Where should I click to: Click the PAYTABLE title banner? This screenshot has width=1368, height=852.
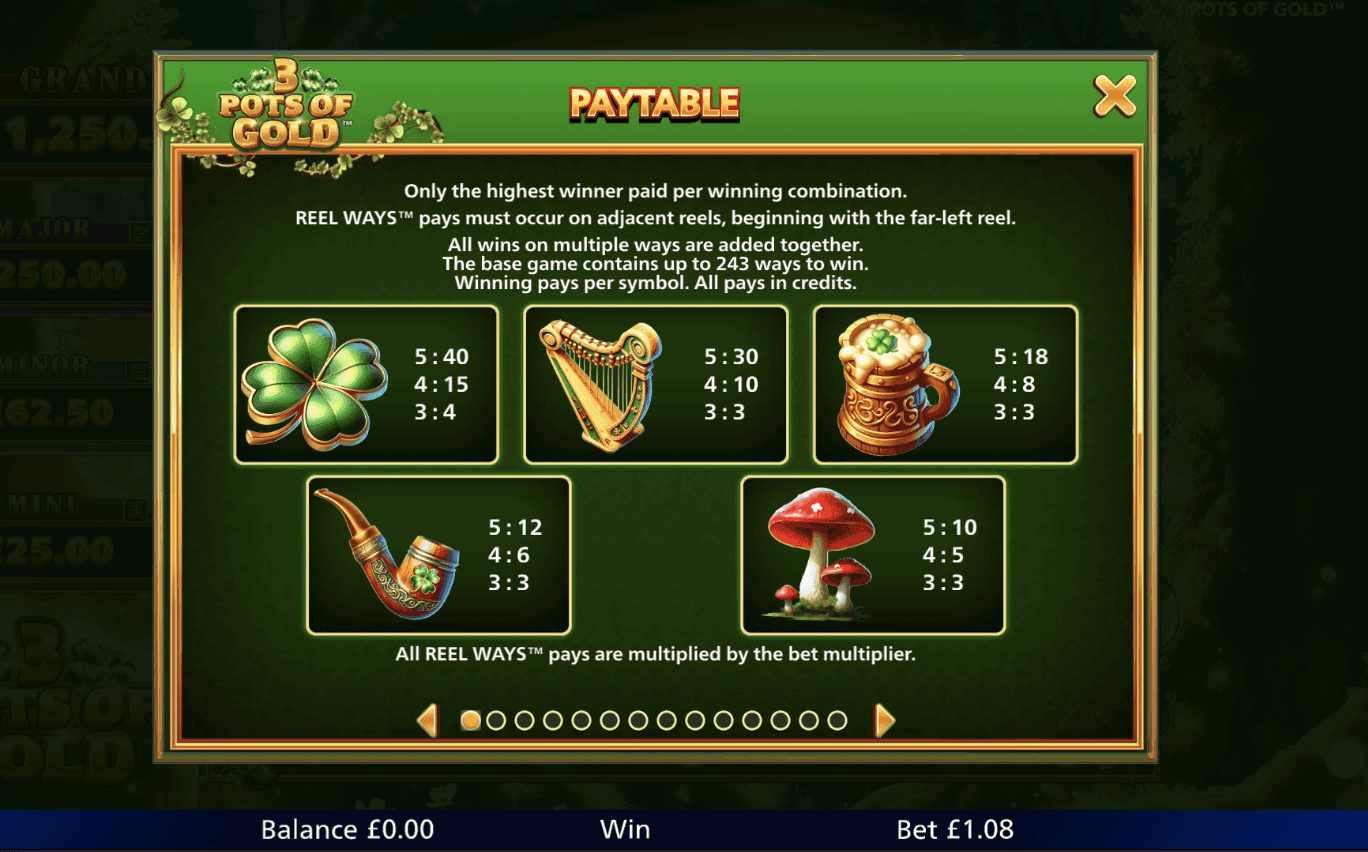pyautogui.click(x=655, y=102)
